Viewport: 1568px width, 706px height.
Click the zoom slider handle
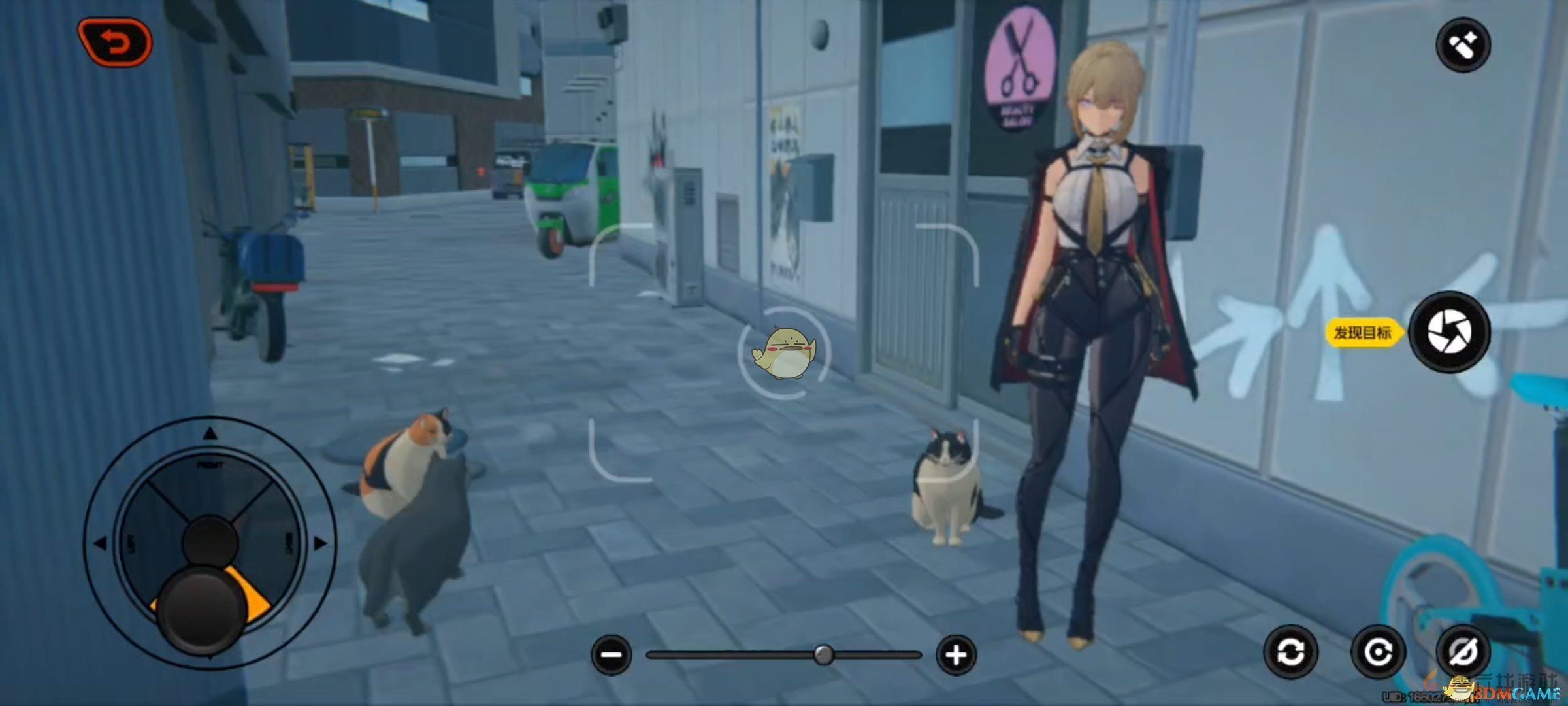[824, 654]
